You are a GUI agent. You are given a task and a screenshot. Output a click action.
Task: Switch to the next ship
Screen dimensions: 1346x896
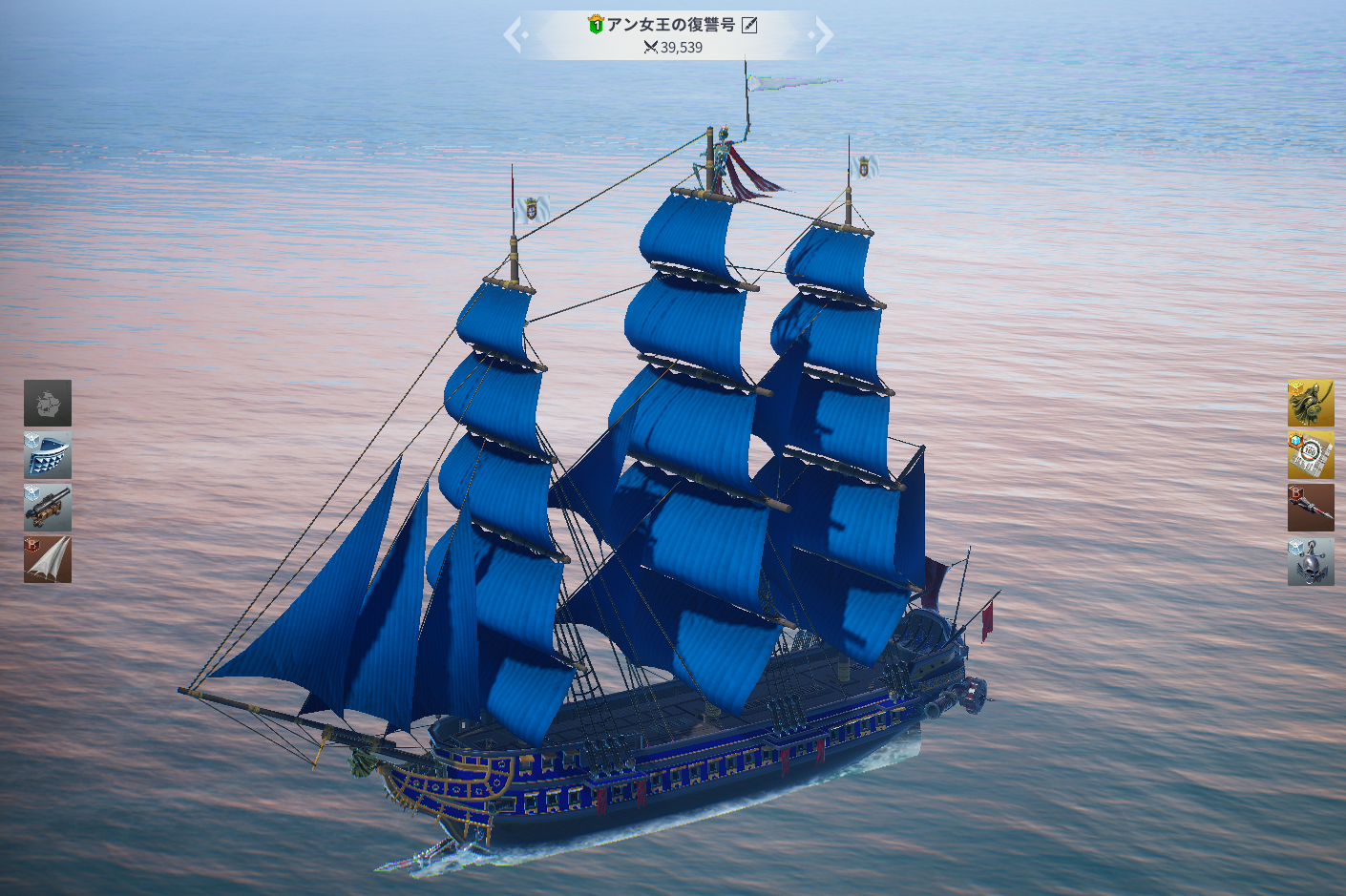pyautogui.click(x=821, y=35)
